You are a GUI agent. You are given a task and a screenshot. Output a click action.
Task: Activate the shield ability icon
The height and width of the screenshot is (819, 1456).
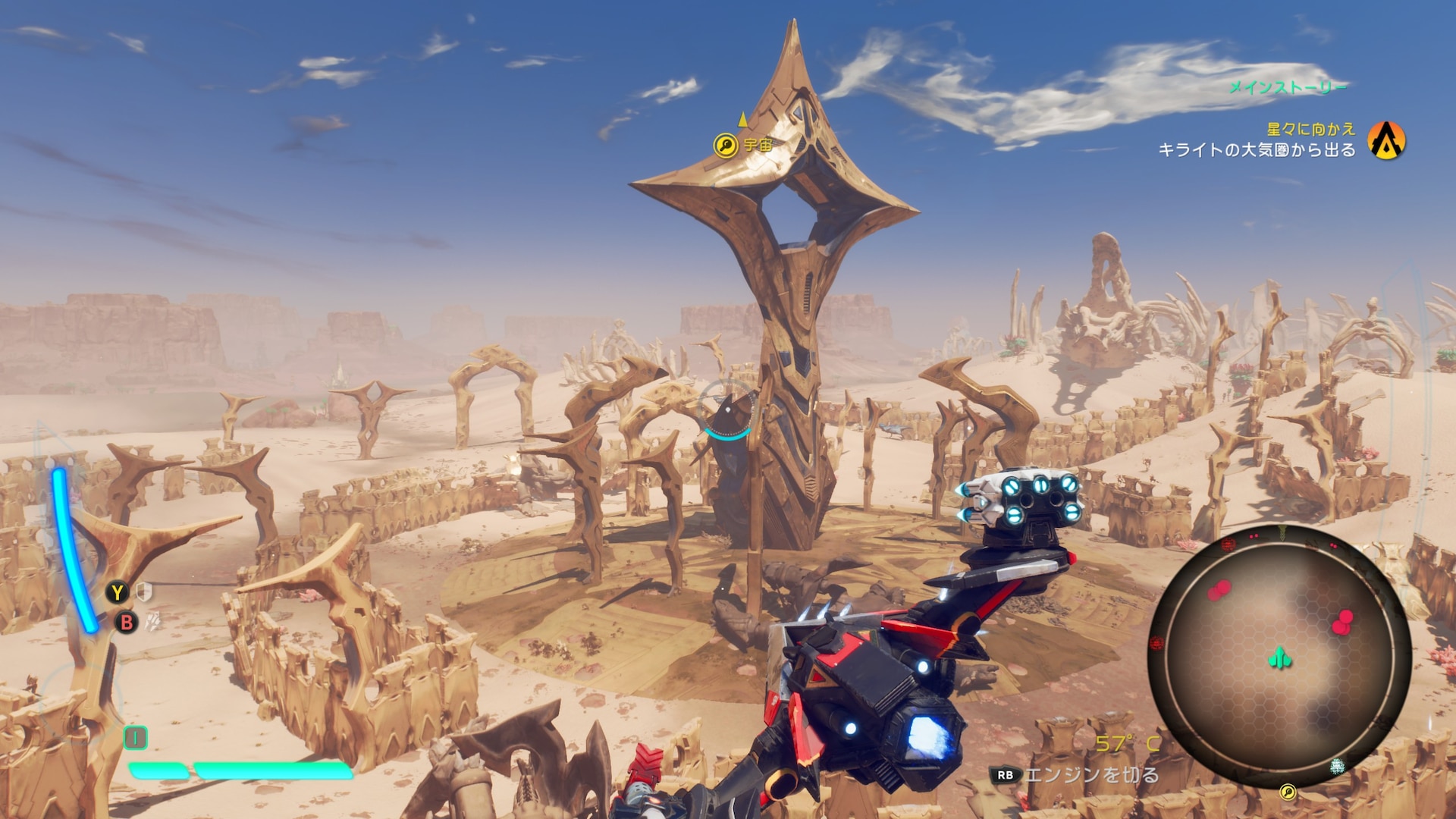click(x=144, y=591)
